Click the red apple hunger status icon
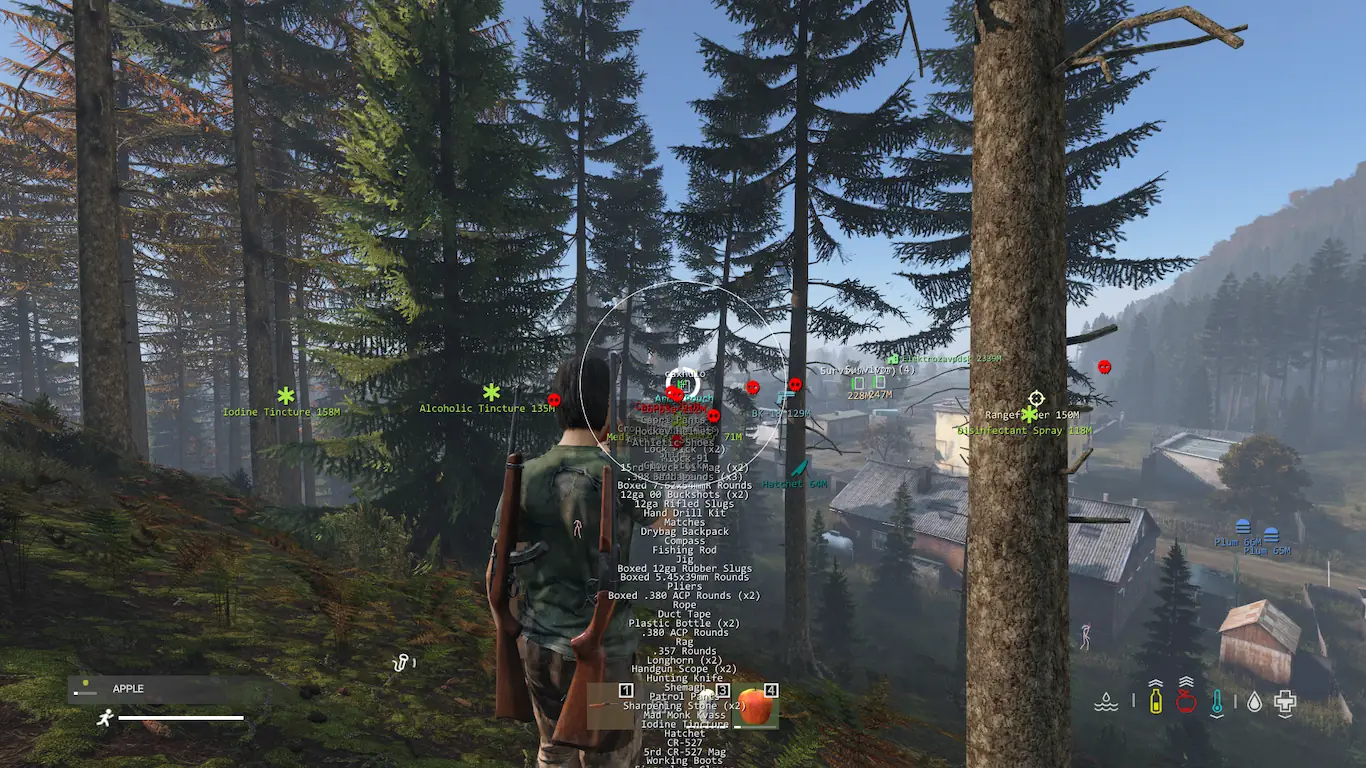 coord(1186,701)
